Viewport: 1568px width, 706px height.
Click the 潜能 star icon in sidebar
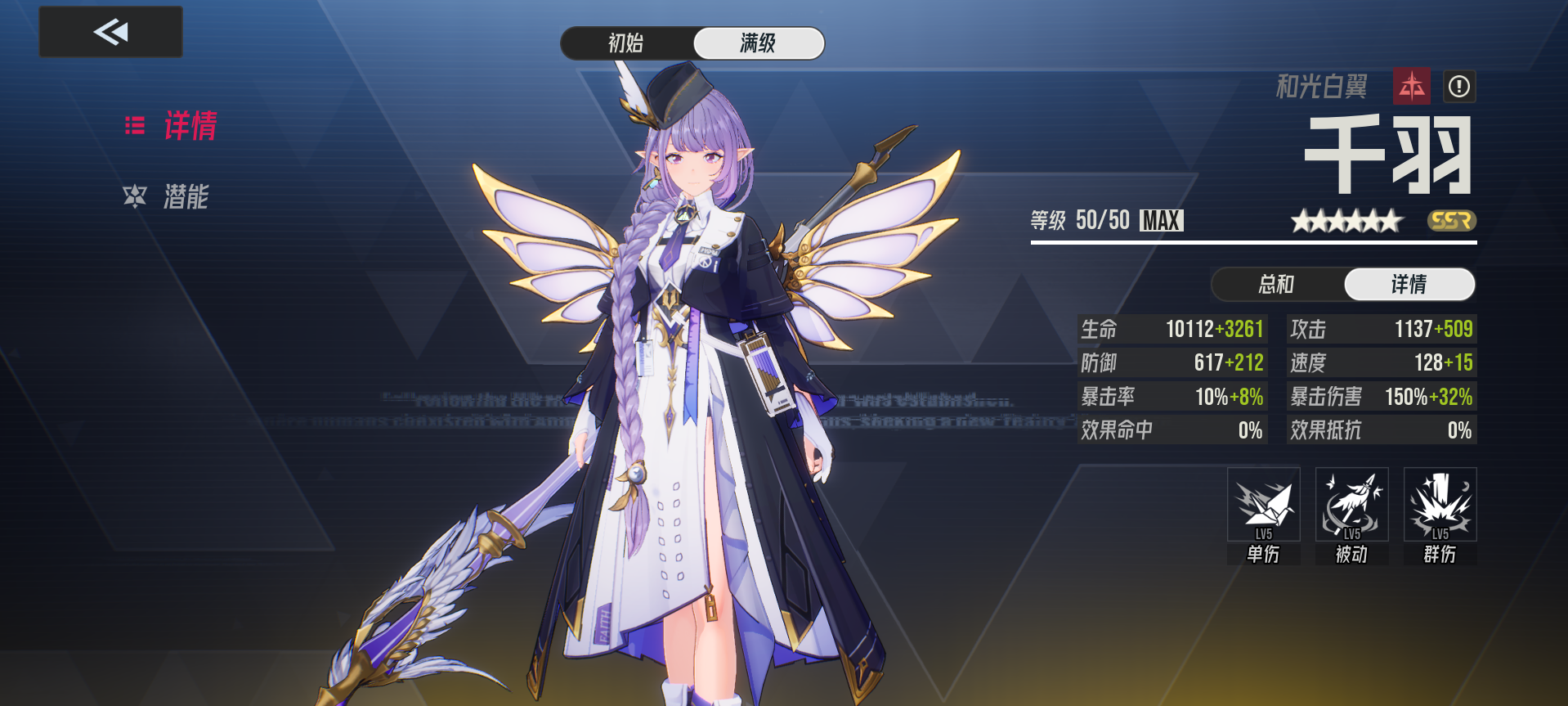click(x=135, y=196)
